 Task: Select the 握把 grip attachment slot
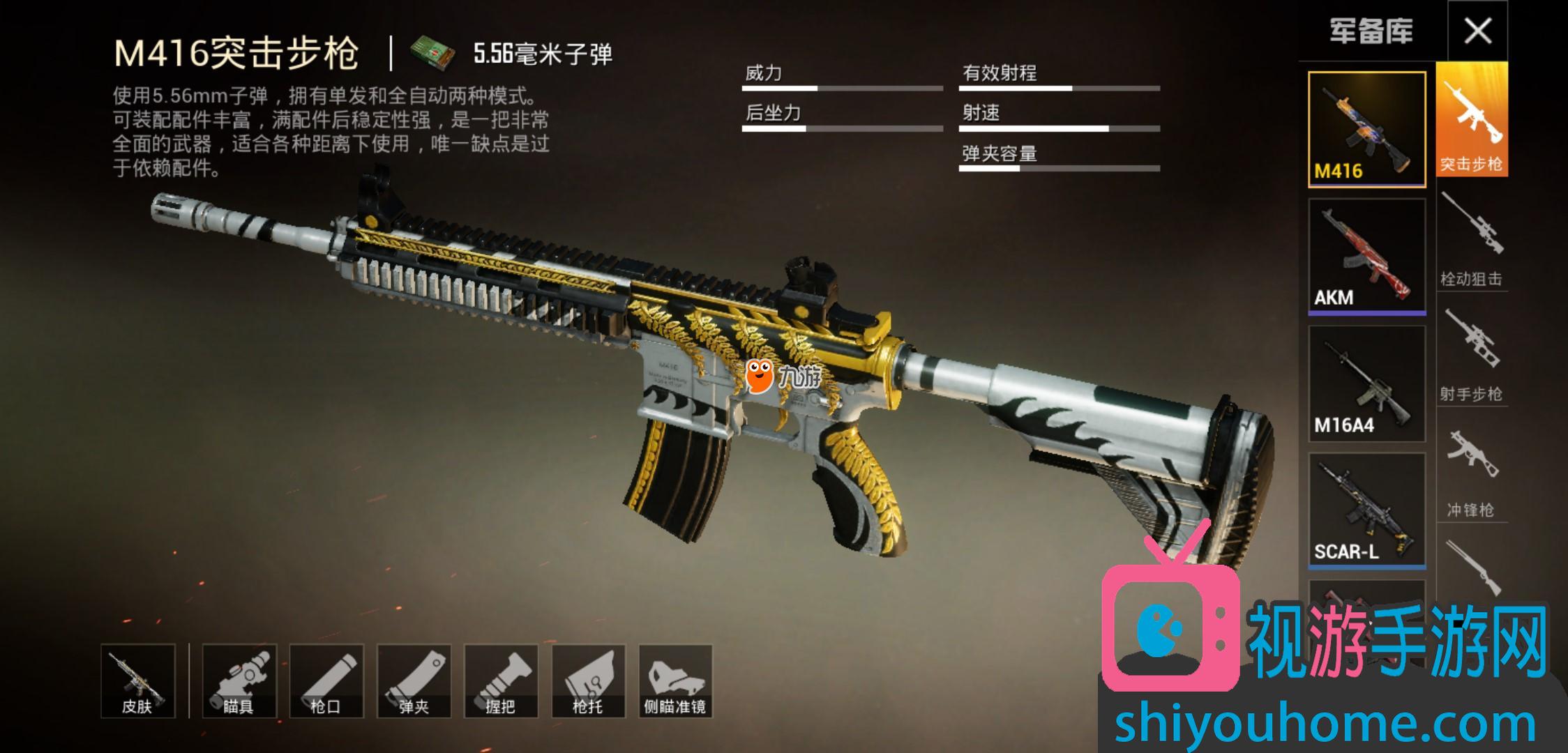[x=501, y=681]
